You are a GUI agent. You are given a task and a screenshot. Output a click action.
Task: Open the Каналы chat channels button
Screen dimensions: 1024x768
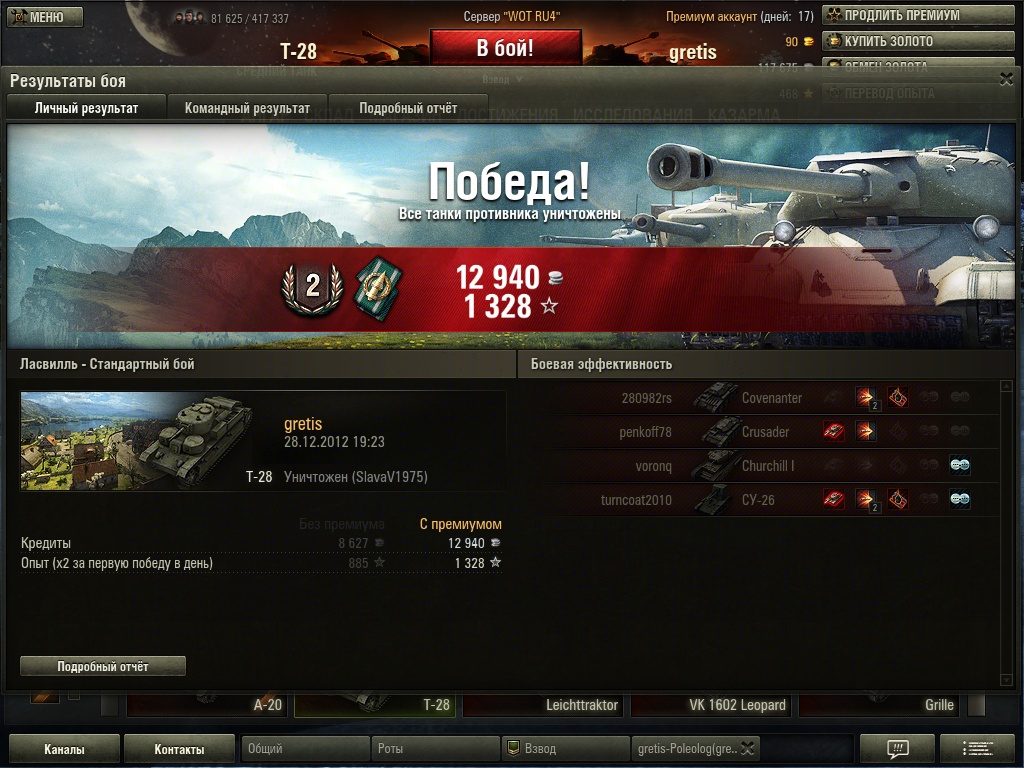pyautogui.click(x=64, y=749)
